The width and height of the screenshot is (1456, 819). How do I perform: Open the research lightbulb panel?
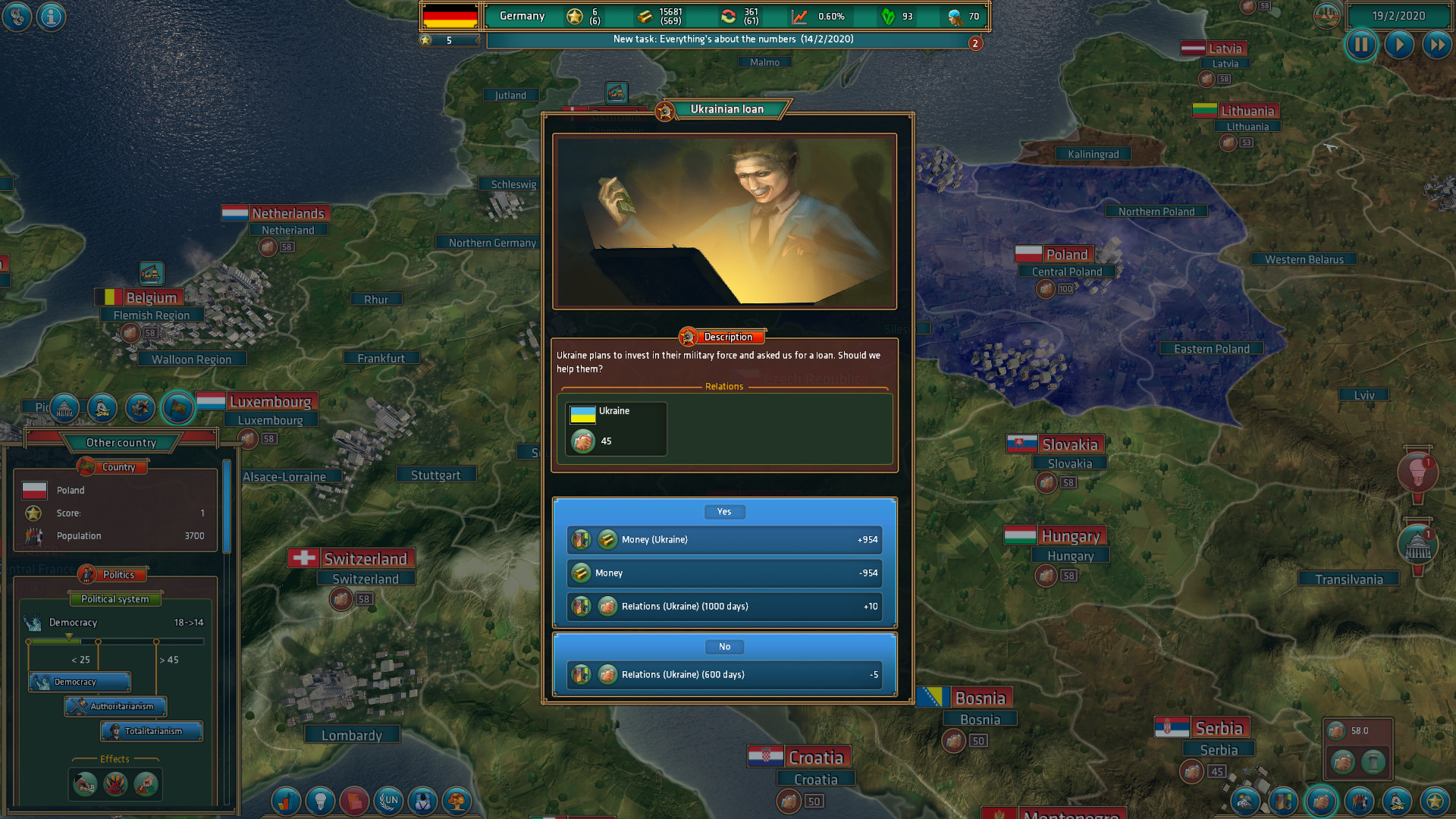tap(321, 800)
